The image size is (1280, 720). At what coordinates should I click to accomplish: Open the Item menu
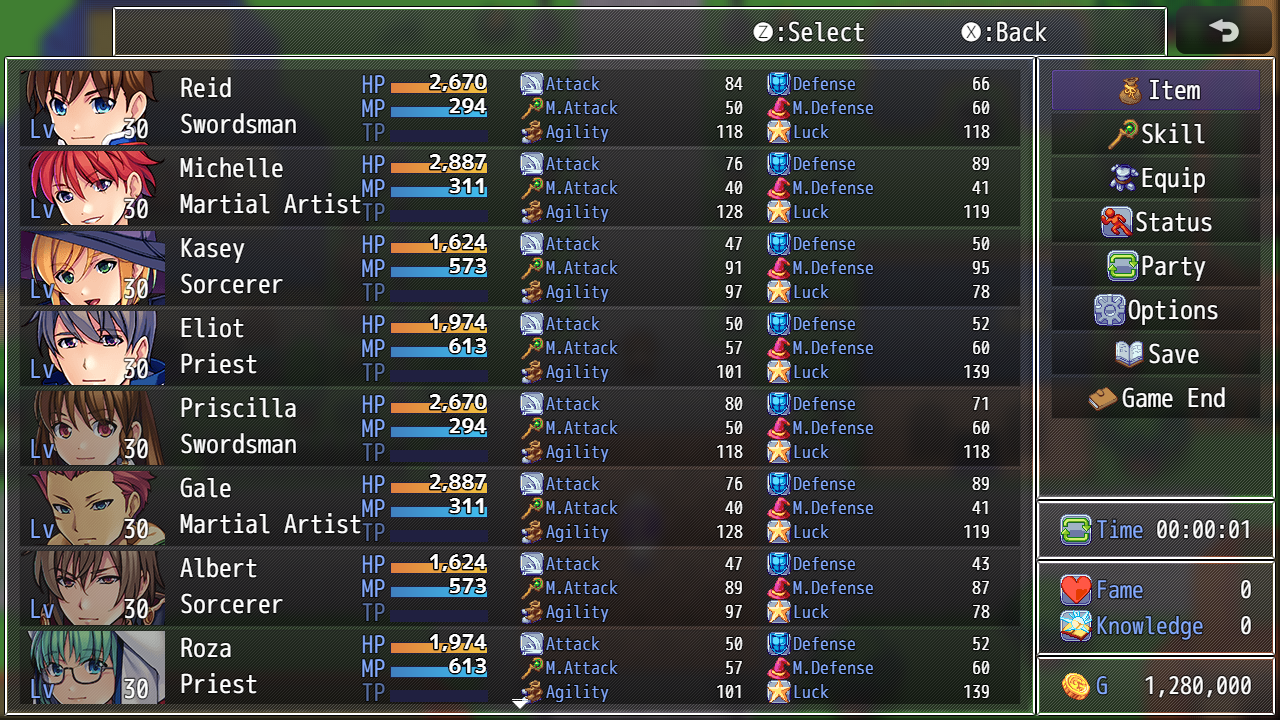tap(1155, 90)
